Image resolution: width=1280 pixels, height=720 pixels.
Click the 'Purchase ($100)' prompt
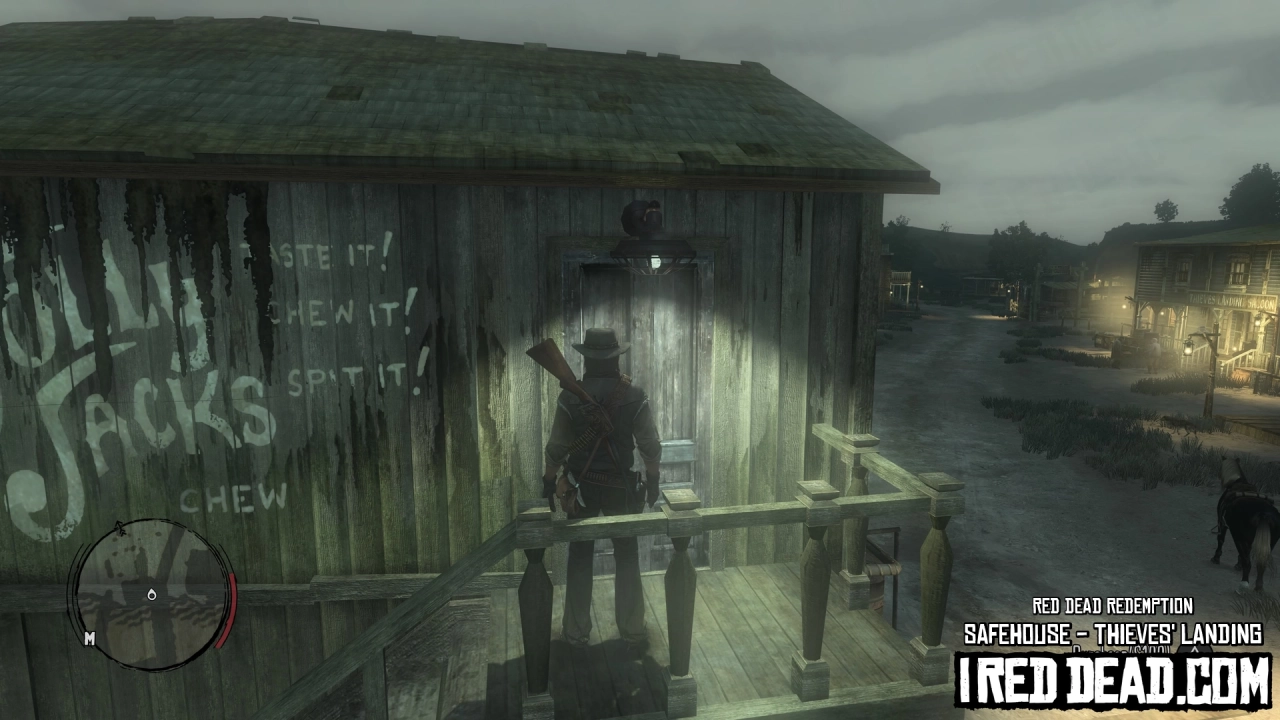tap(1120, 649)
